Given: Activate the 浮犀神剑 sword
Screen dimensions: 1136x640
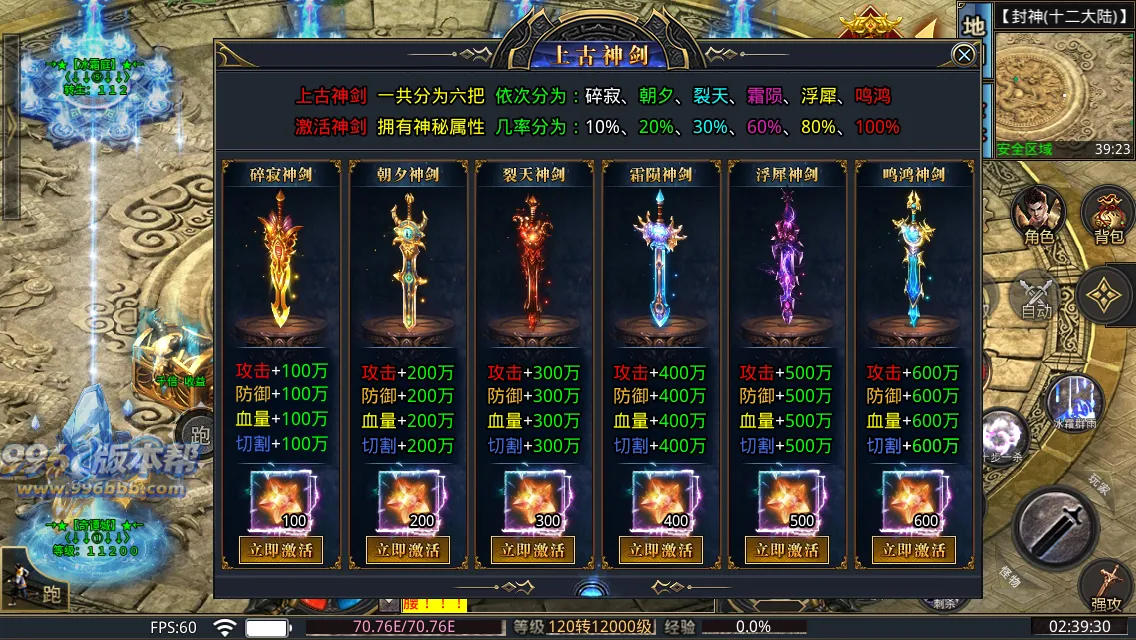Looking at the screenshot, I should tap(787, 550).
